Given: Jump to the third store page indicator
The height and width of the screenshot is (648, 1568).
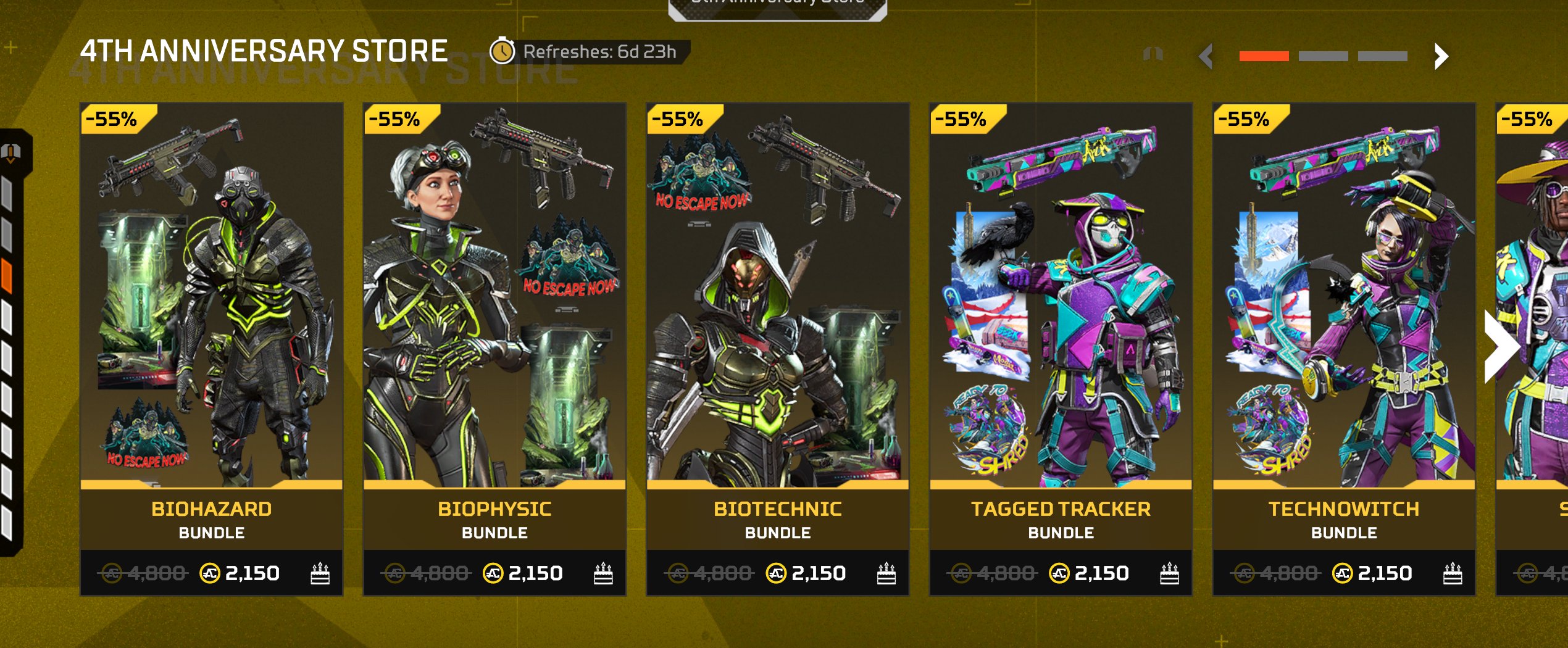Looking at the screenshot, I should pyautogui.click(x=1382, y=57).
